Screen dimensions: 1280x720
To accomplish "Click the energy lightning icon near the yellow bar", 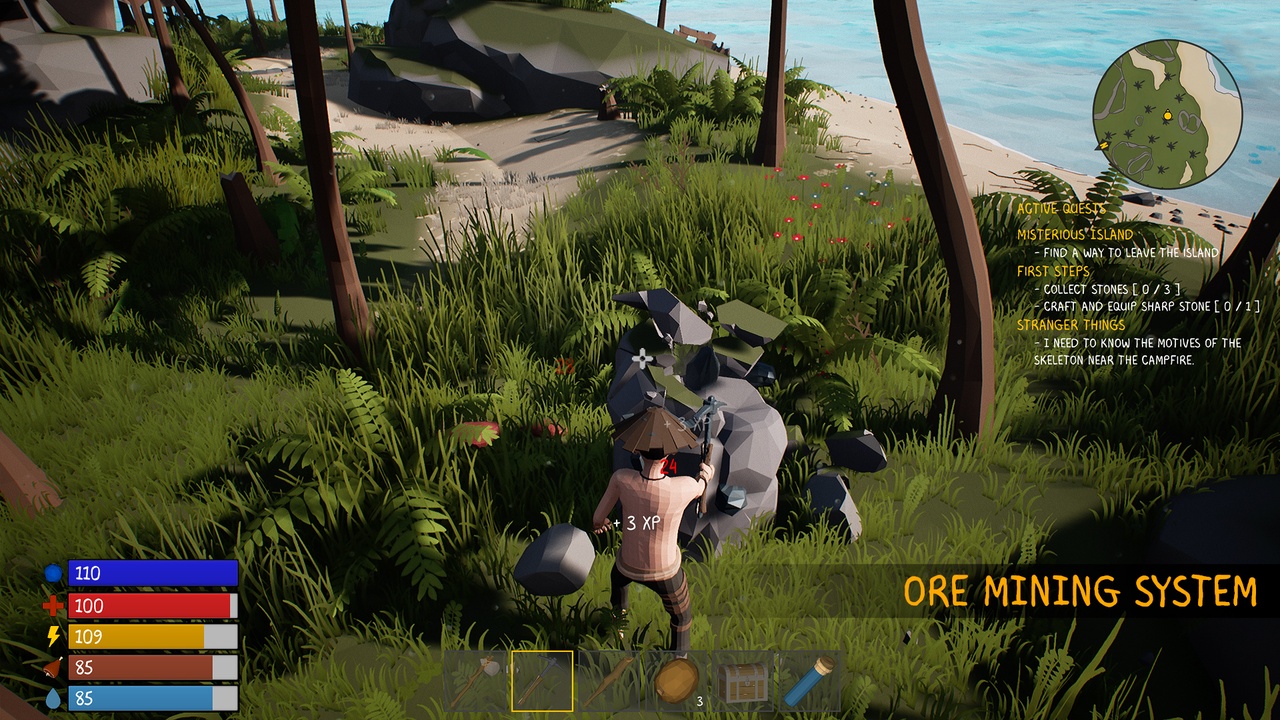I will (x=51, y=632).
